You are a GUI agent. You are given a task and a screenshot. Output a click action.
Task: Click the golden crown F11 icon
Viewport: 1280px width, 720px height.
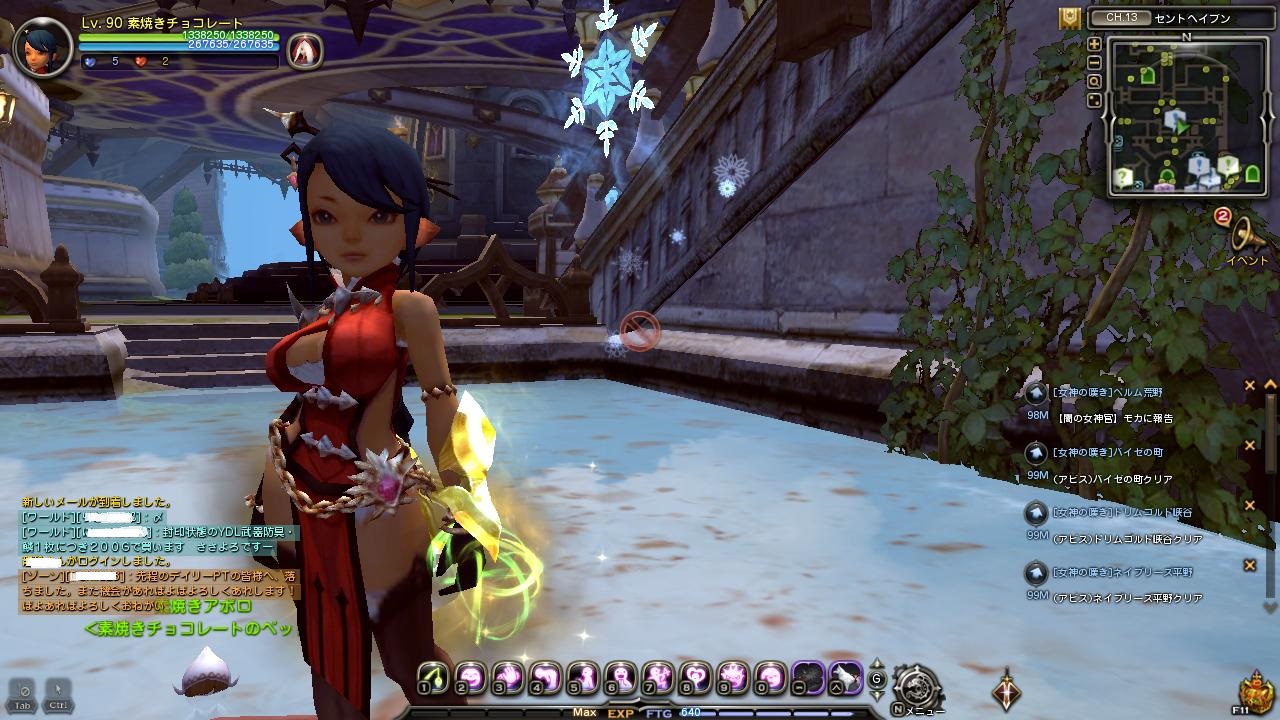click(1254, 692)
